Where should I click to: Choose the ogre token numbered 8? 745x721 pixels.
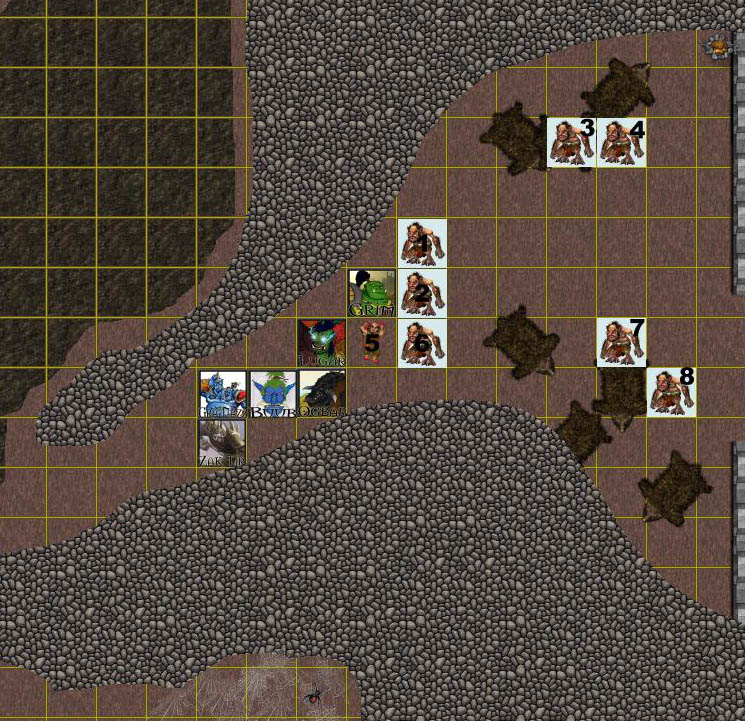coord(671,391)
